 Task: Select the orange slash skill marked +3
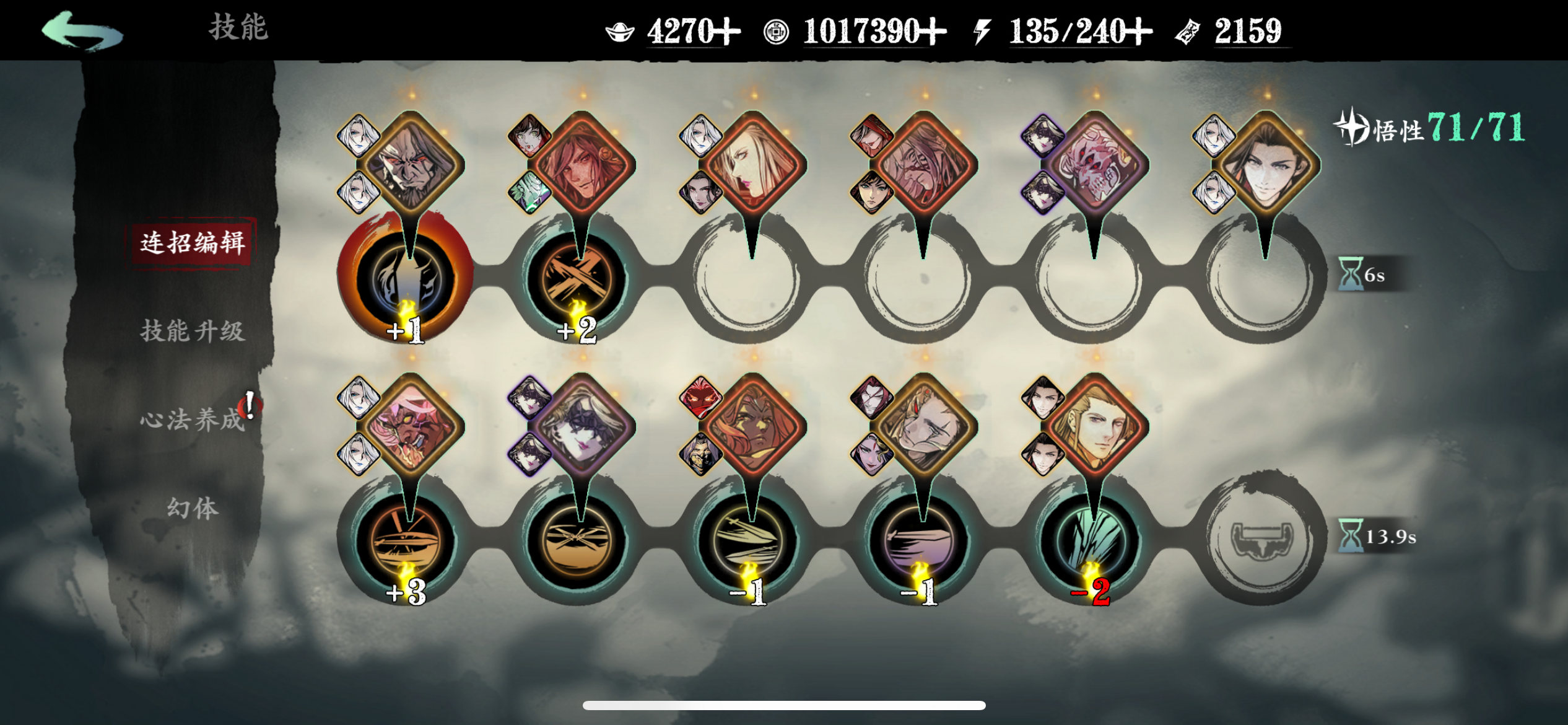coord(406,540)
